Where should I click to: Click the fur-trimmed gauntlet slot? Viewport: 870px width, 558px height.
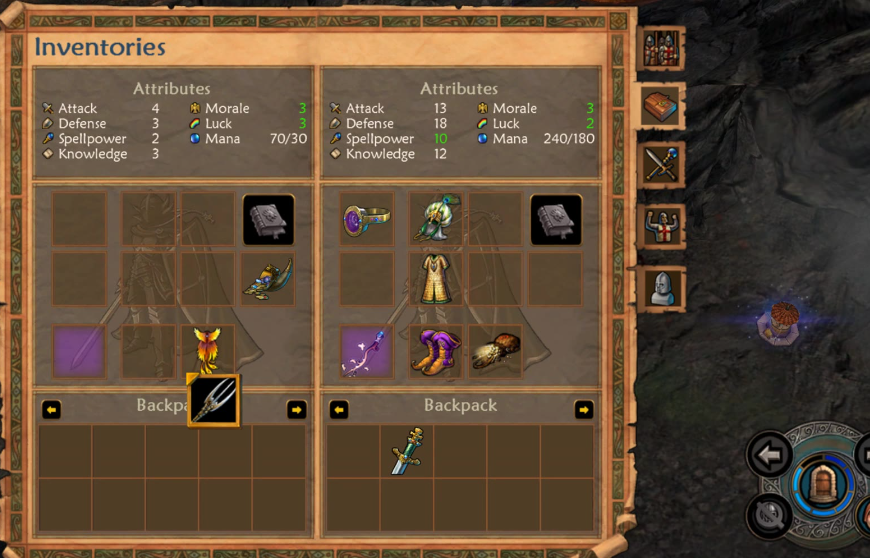click(x=495, y=352)
